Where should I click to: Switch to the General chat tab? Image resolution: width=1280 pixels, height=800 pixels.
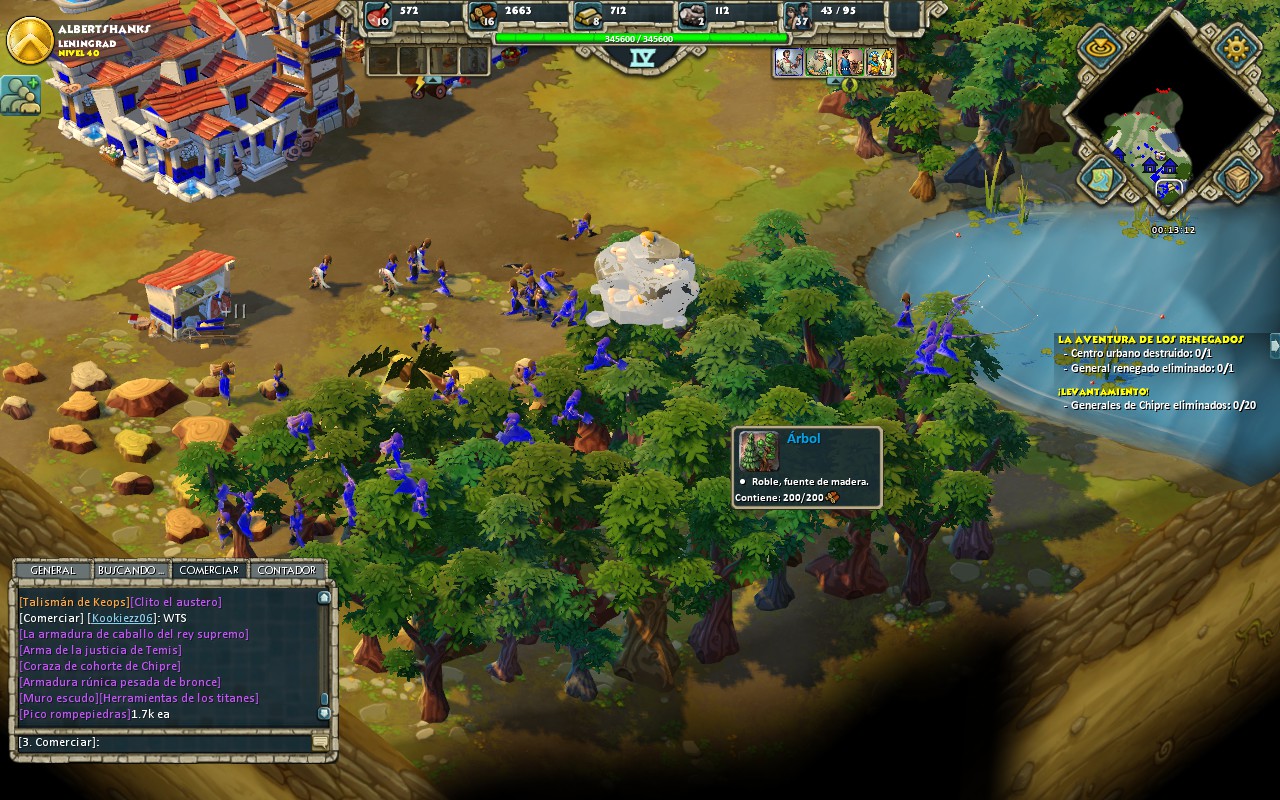point(52,570)
